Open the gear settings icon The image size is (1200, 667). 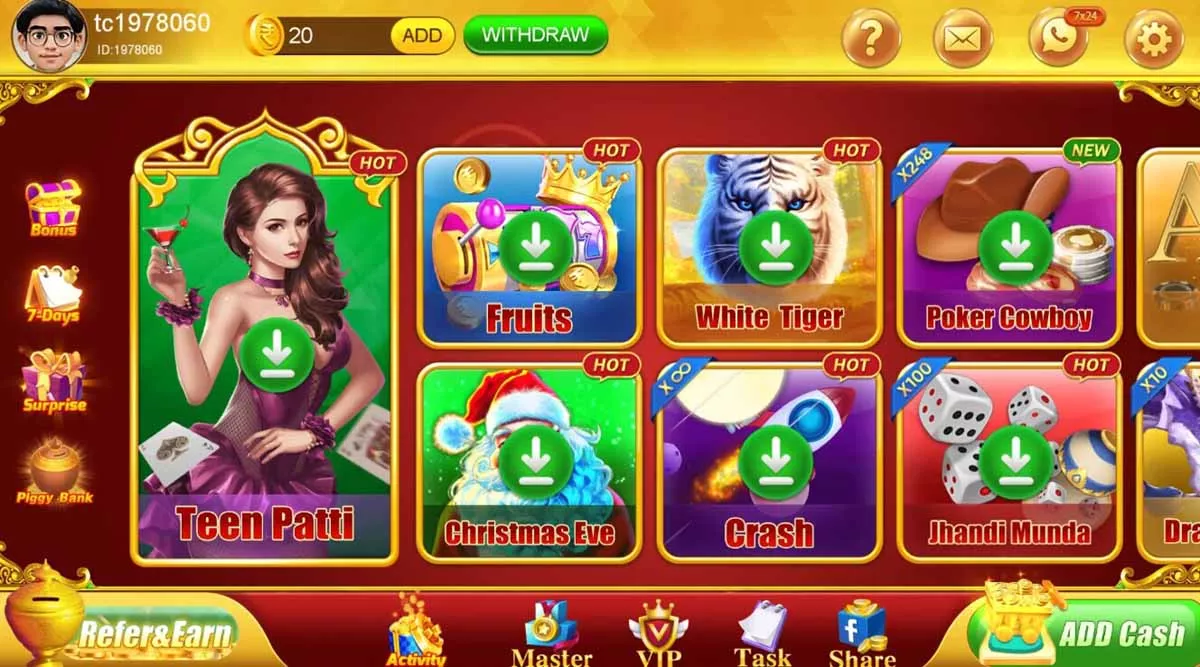[x=1153, y=39]
